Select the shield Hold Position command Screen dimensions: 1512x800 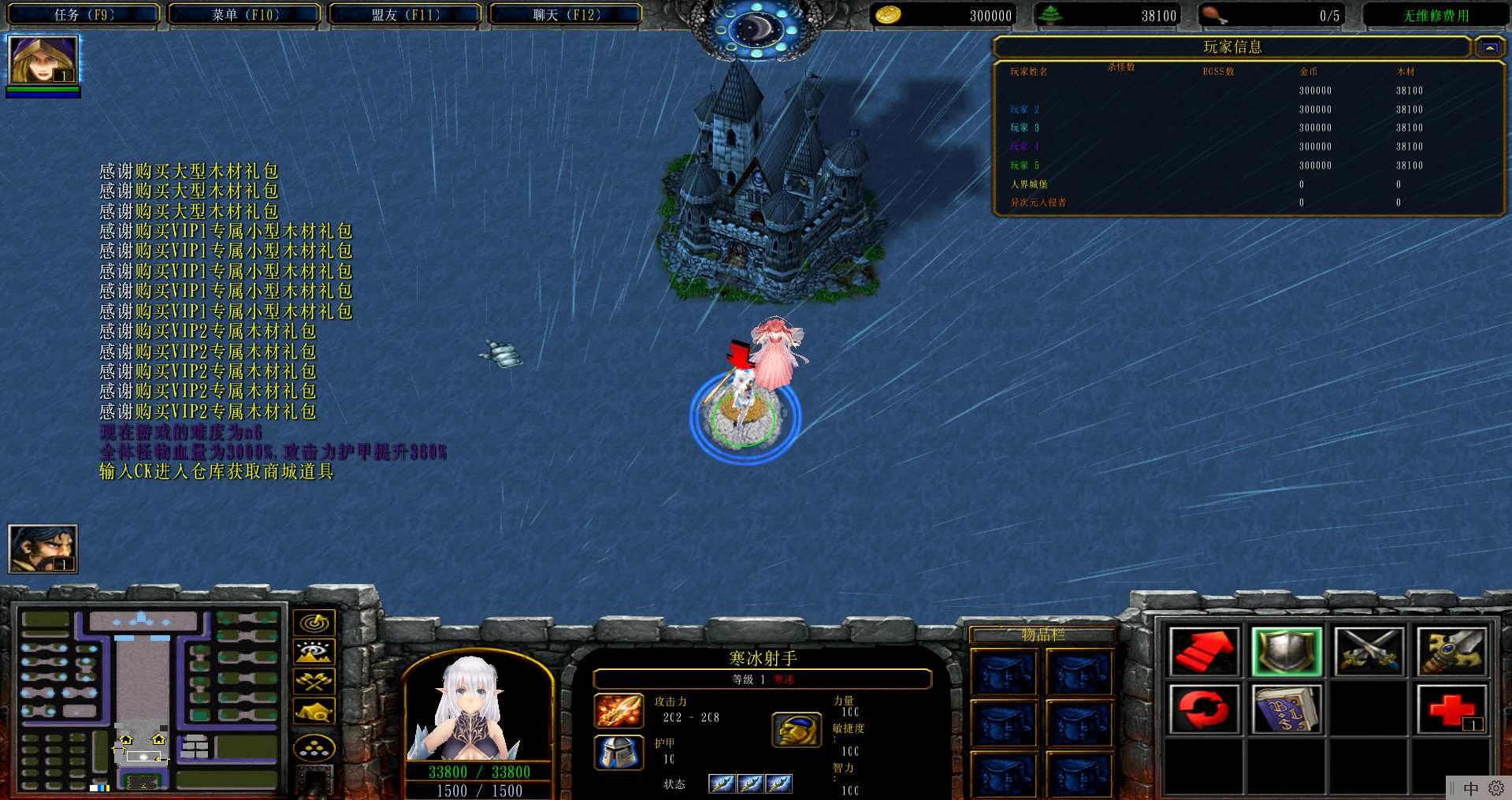(x=1286, y=652)
